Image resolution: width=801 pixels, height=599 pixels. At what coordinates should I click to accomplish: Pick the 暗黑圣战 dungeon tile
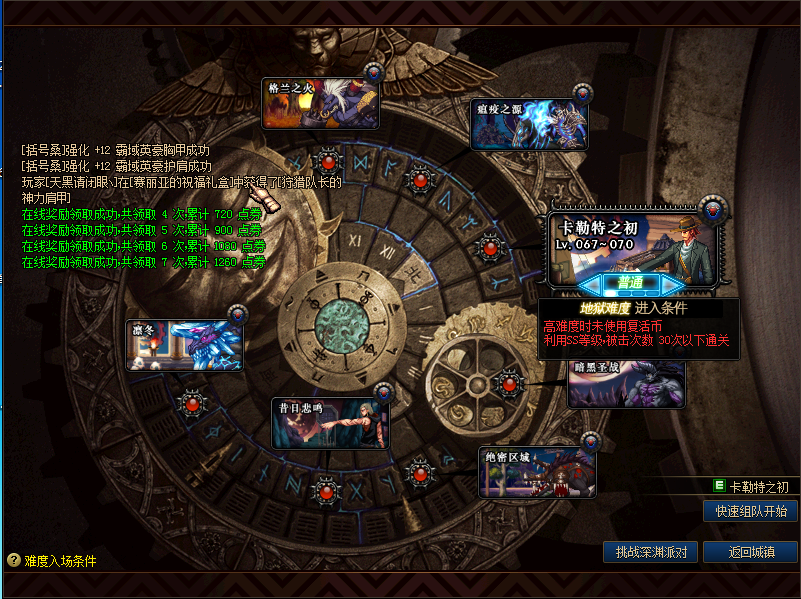pos(627,383)
